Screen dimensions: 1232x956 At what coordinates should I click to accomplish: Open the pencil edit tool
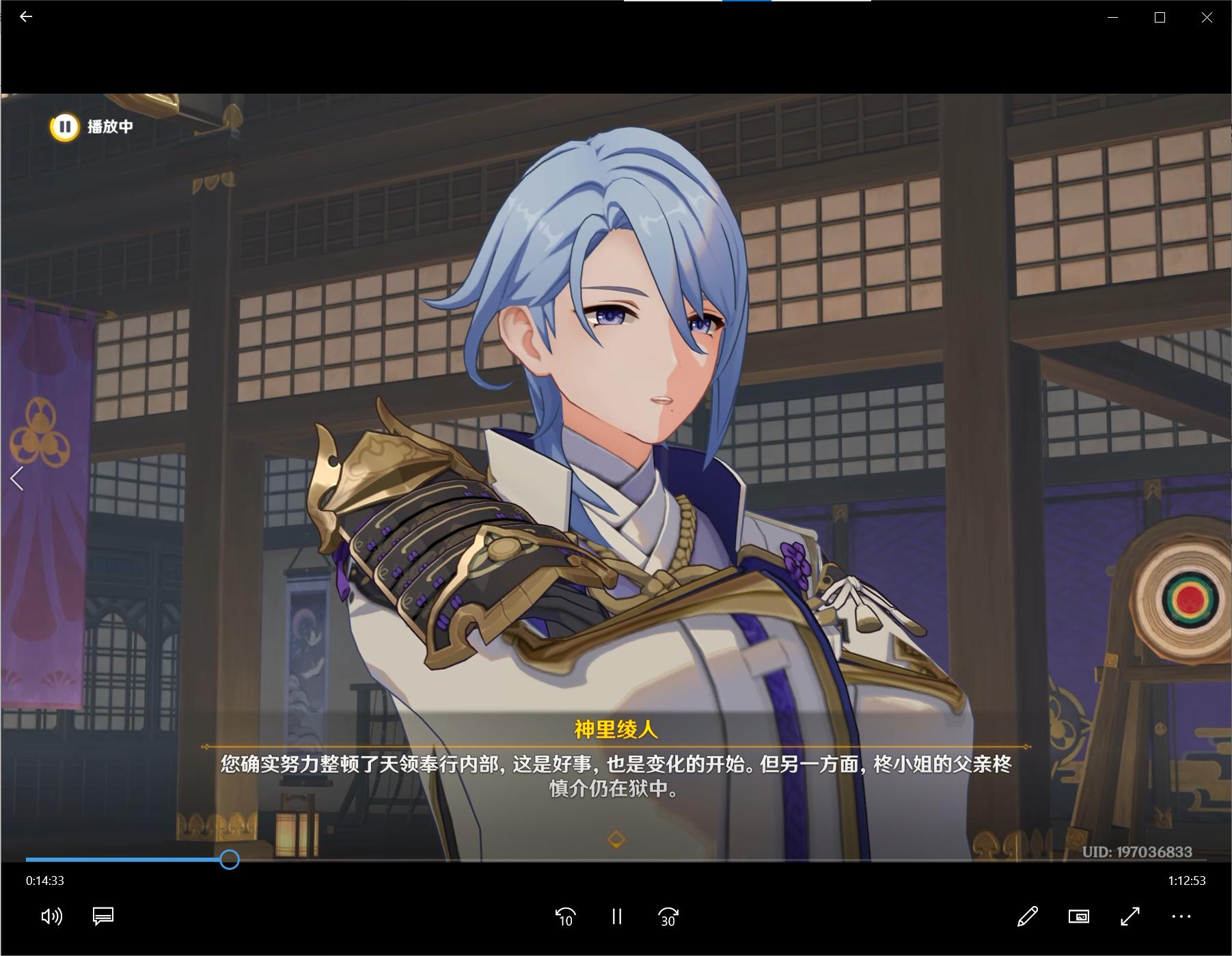1028,916
